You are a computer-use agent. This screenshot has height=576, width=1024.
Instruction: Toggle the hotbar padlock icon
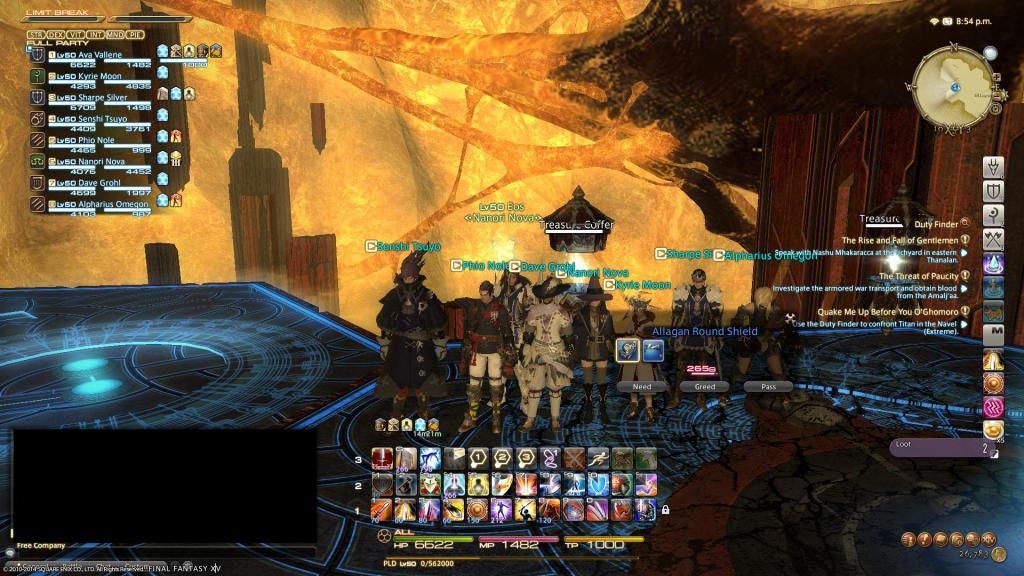click(x=664, y=509)
